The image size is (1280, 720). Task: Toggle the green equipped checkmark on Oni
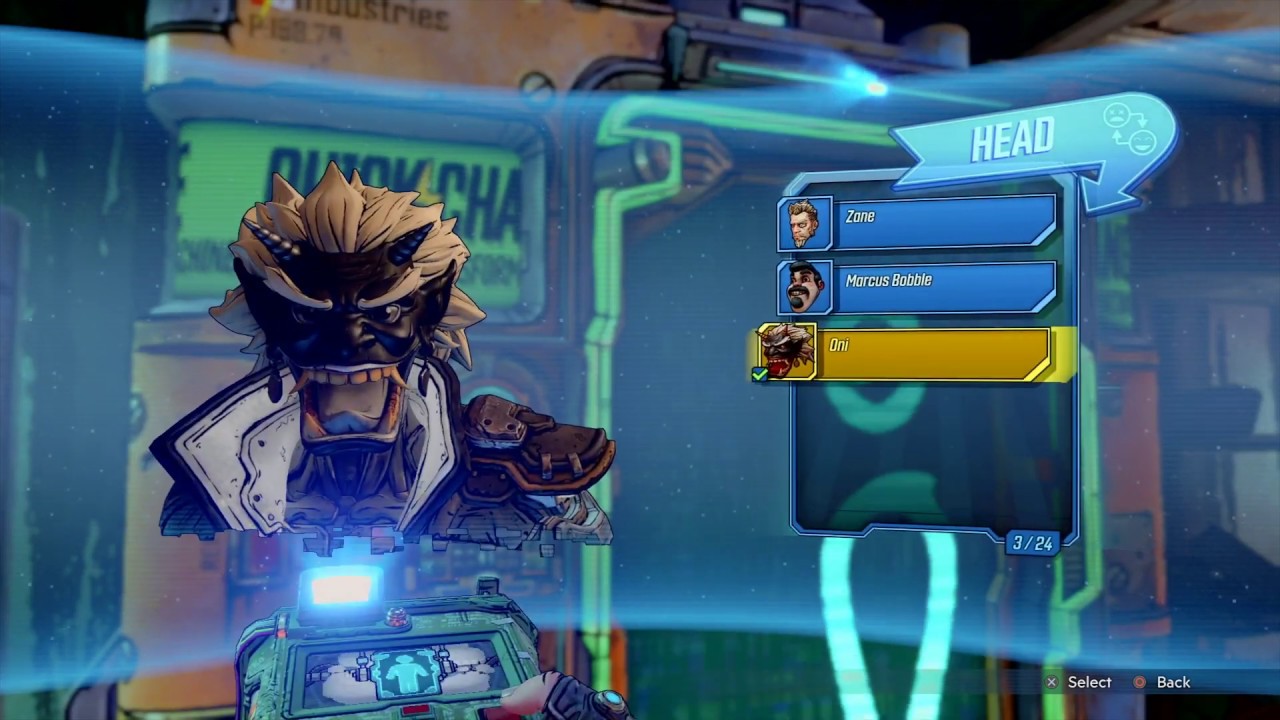pos(759,375)
